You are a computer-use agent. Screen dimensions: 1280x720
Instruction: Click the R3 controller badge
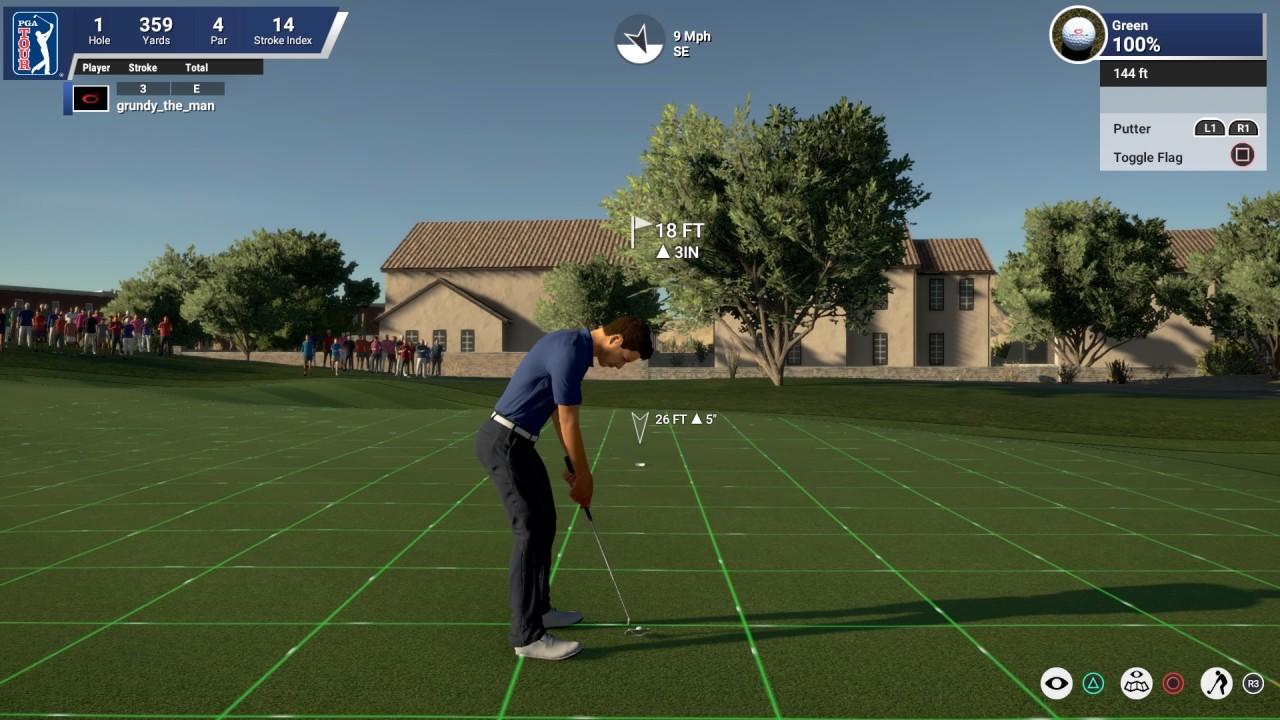pos(1252,684)
